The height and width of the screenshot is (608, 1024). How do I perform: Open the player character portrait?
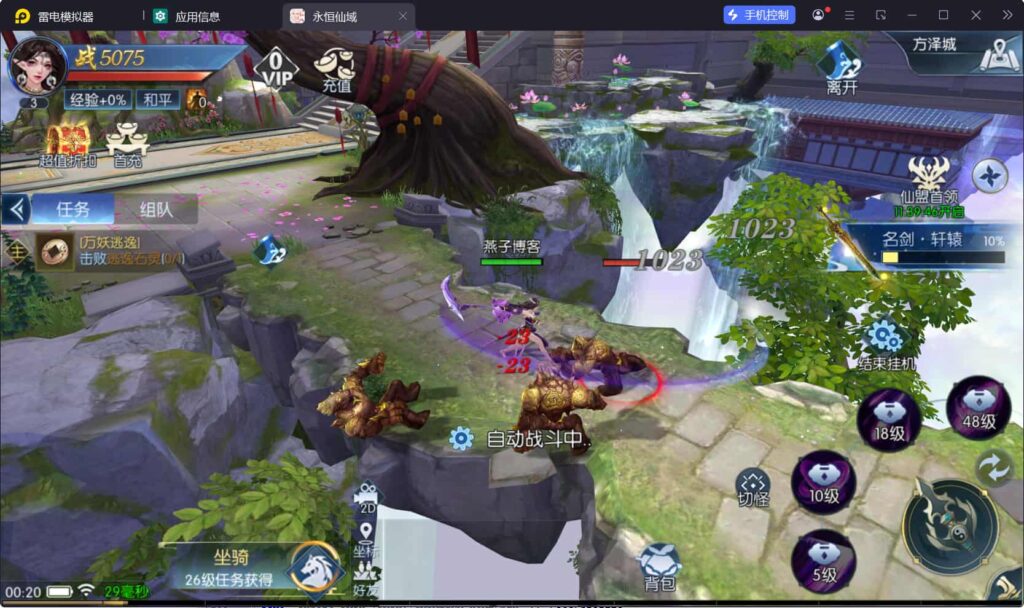pyautogui.click(x=38, y=63)
